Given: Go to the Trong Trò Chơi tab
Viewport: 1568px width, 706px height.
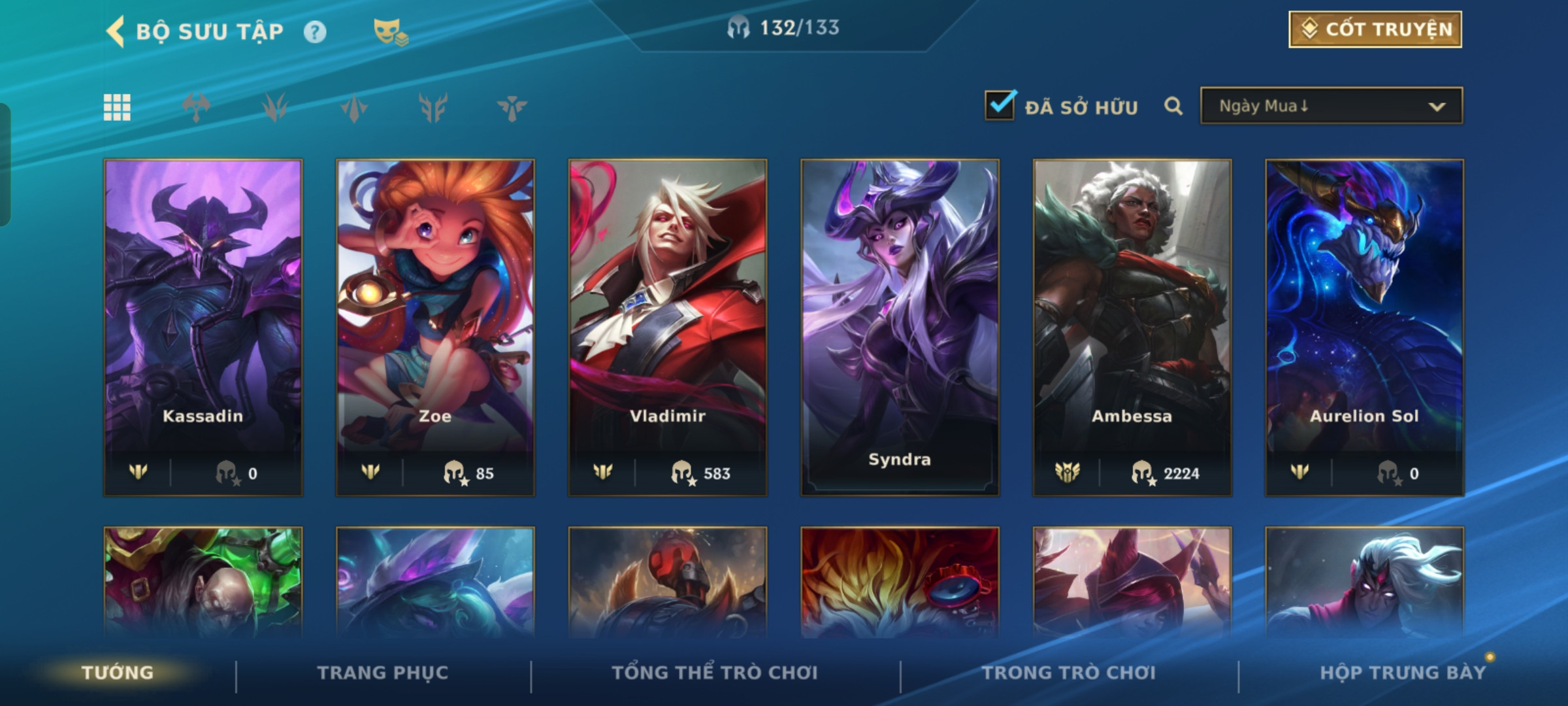Looking at the screenshot, I should [1069, 673].
